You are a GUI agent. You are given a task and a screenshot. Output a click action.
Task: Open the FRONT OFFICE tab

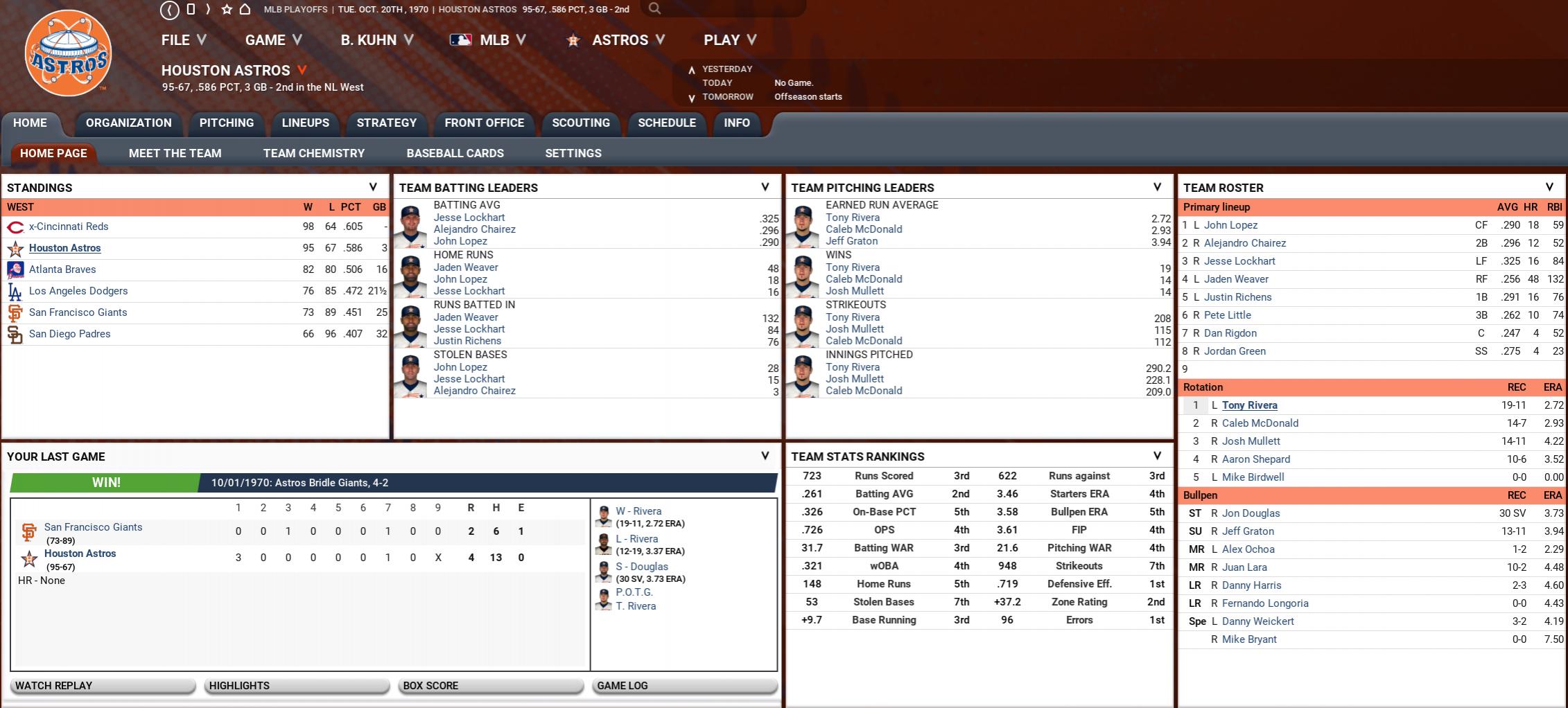[484, 123]
